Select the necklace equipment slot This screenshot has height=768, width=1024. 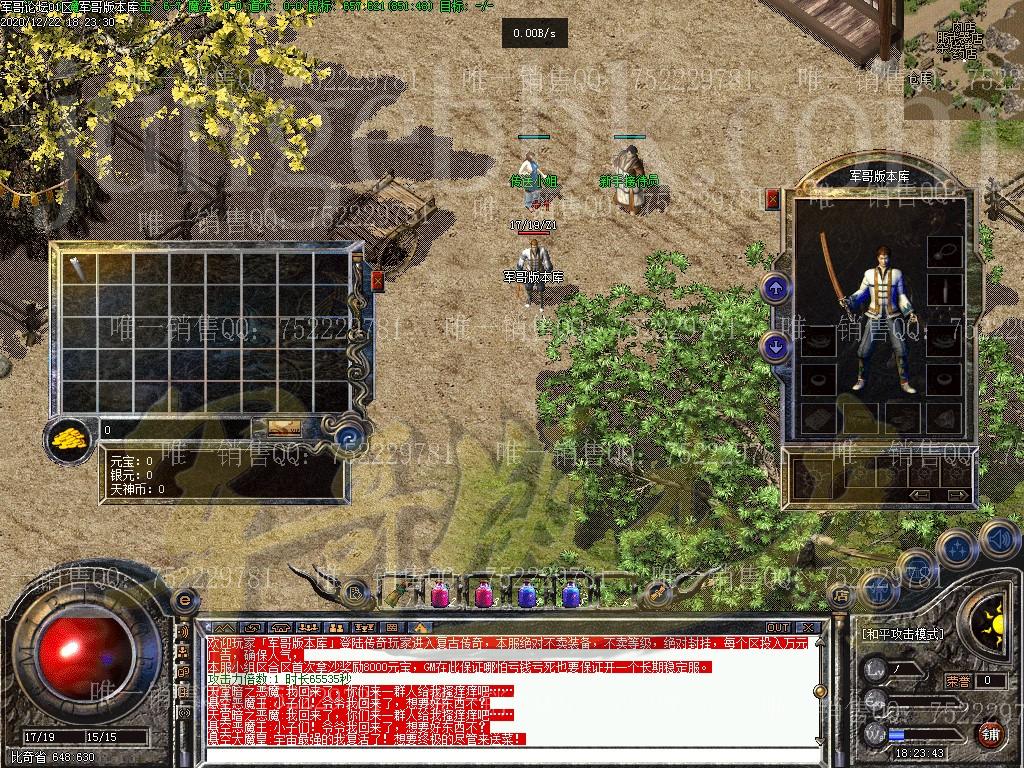point(943,250)
